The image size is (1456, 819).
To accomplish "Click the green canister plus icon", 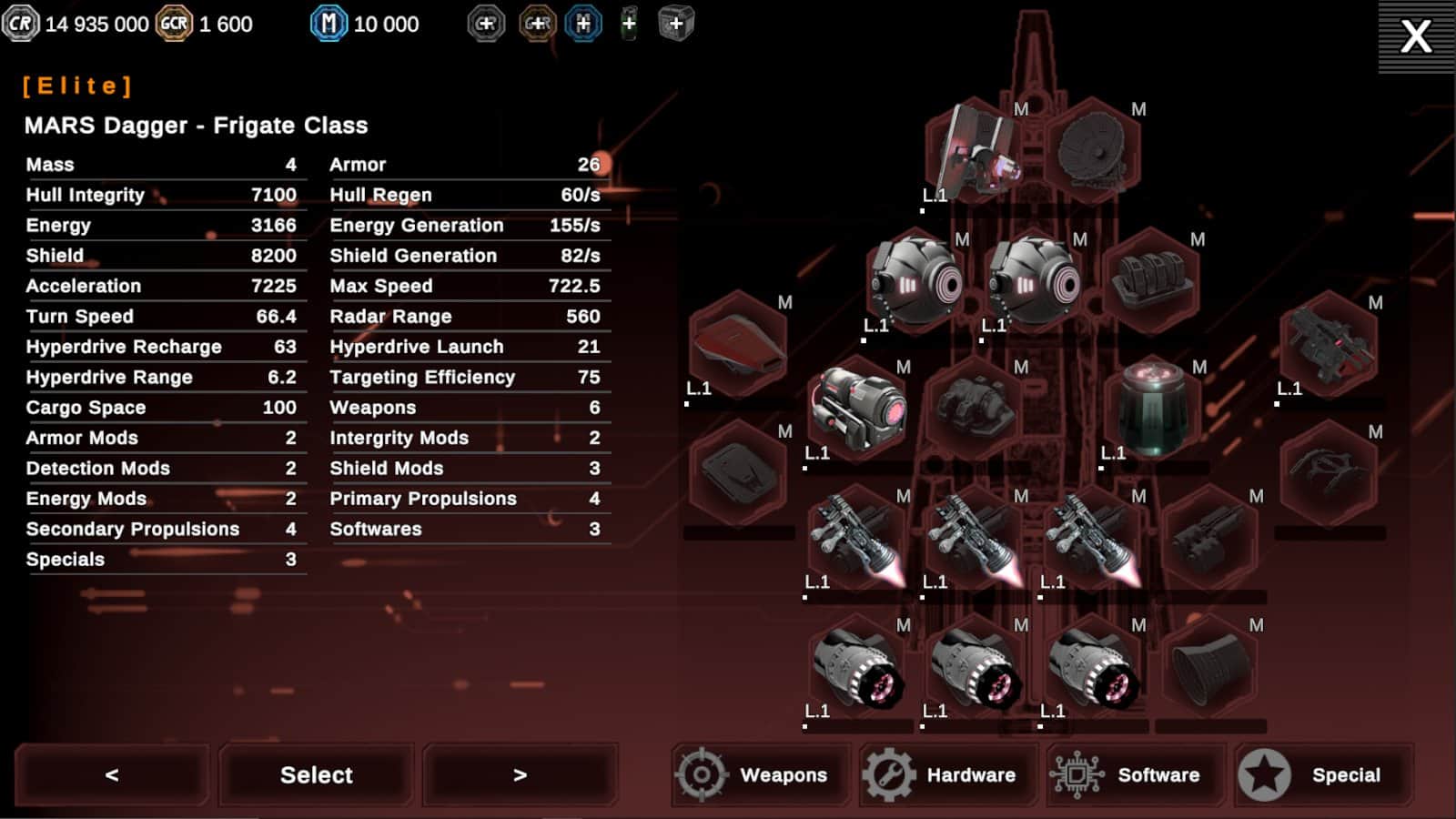I will point(629,24).
